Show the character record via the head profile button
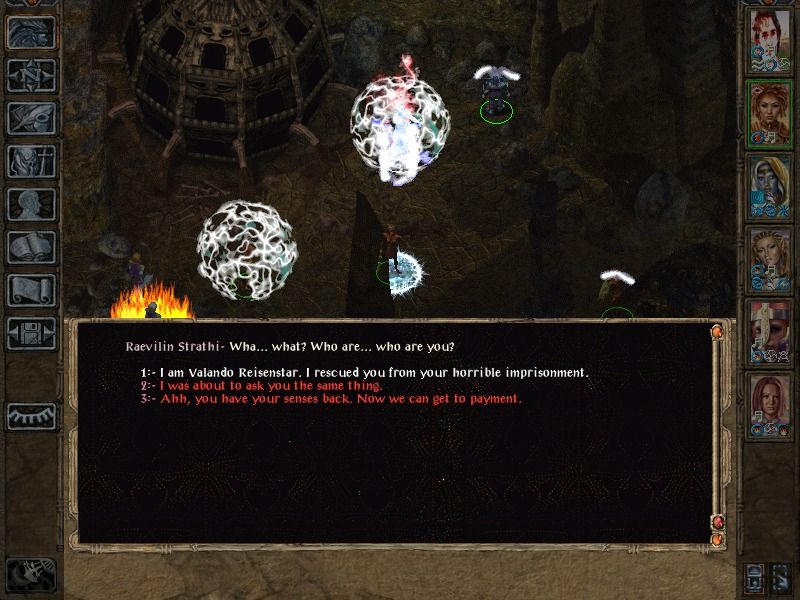This screenshot has width=800, height=600. pos(30,204)
